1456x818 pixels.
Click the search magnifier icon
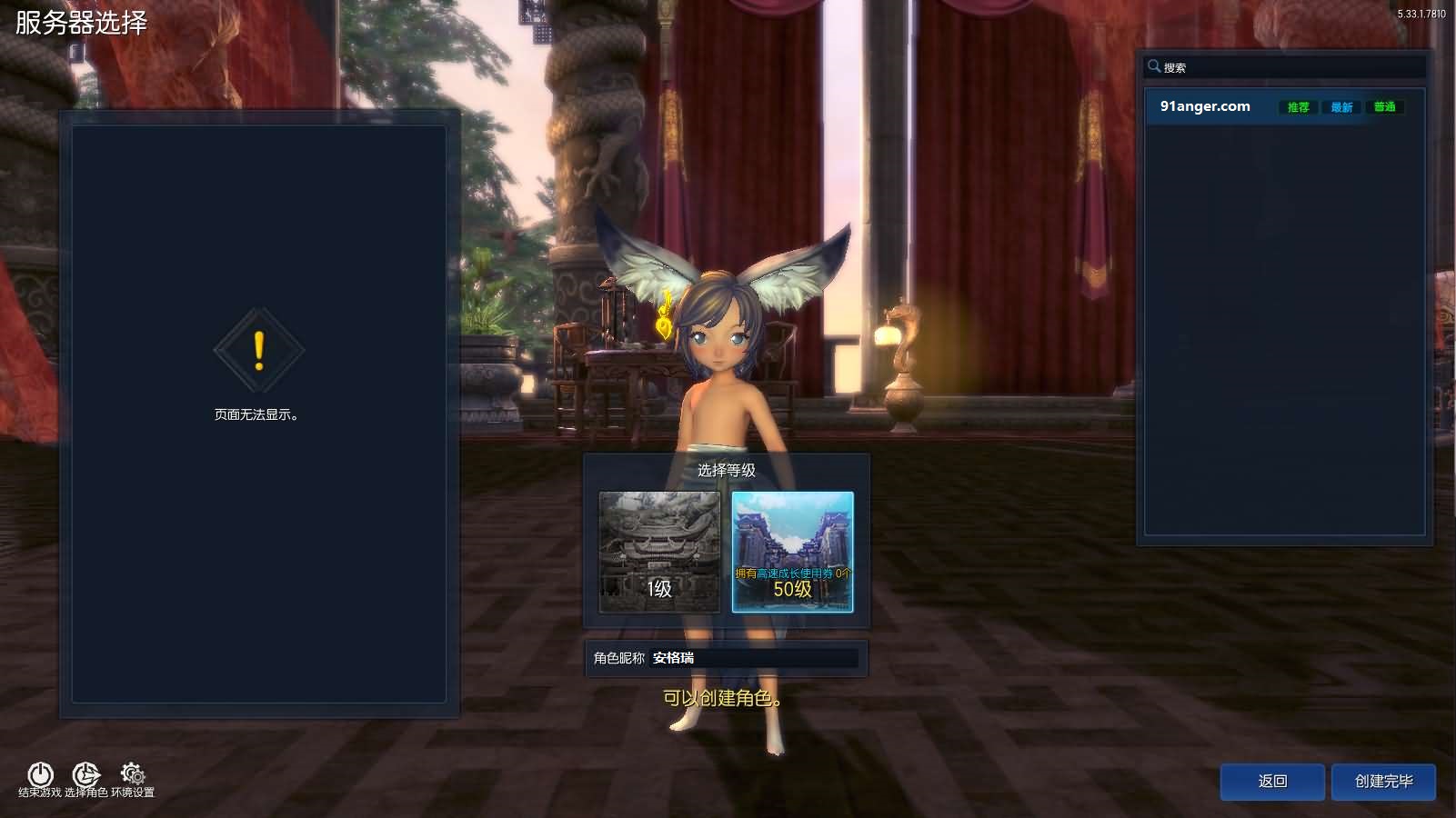[x=1156, y=66]
